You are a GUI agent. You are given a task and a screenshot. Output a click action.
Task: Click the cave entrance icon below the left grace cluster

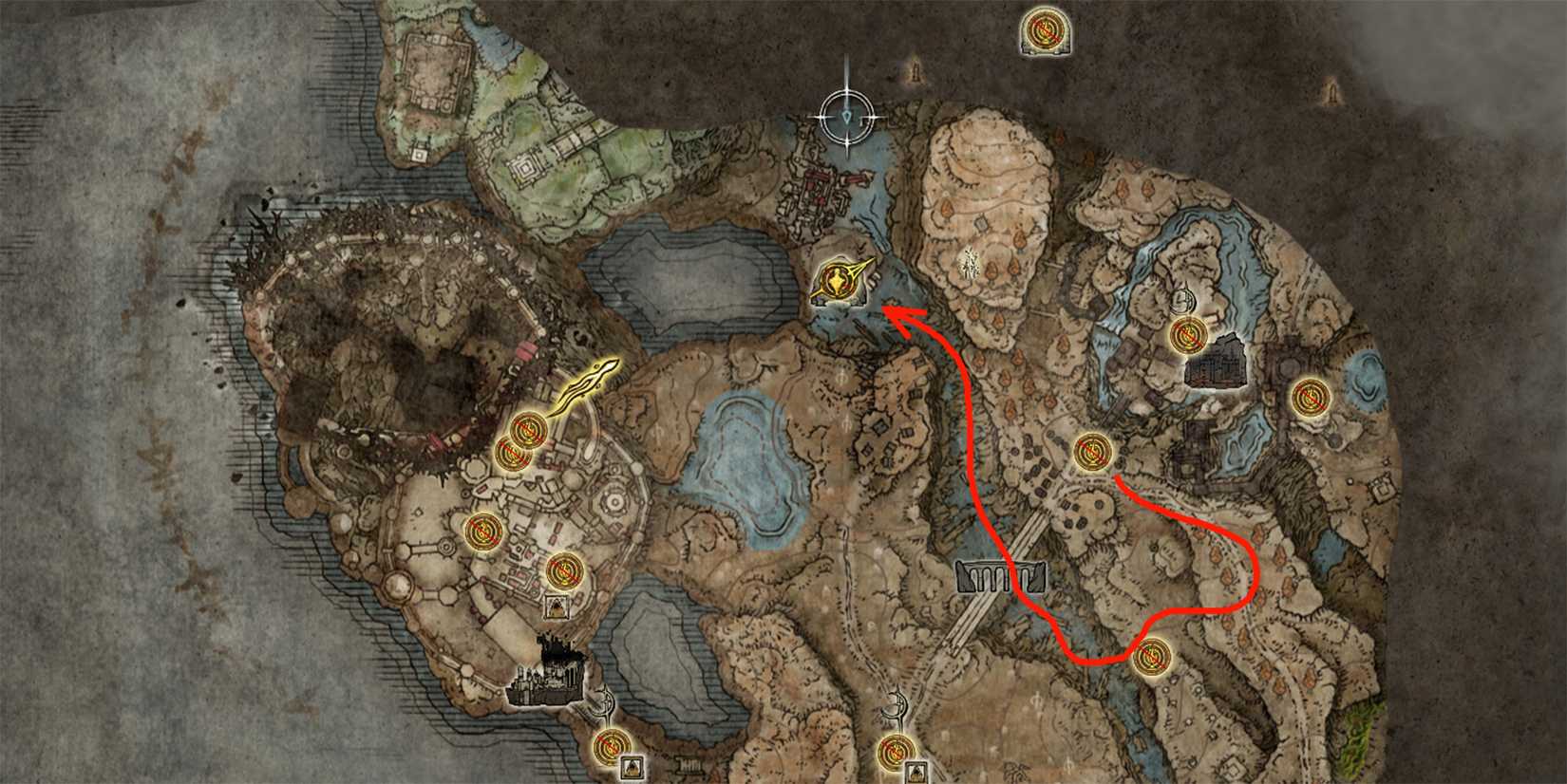point(556,605)
